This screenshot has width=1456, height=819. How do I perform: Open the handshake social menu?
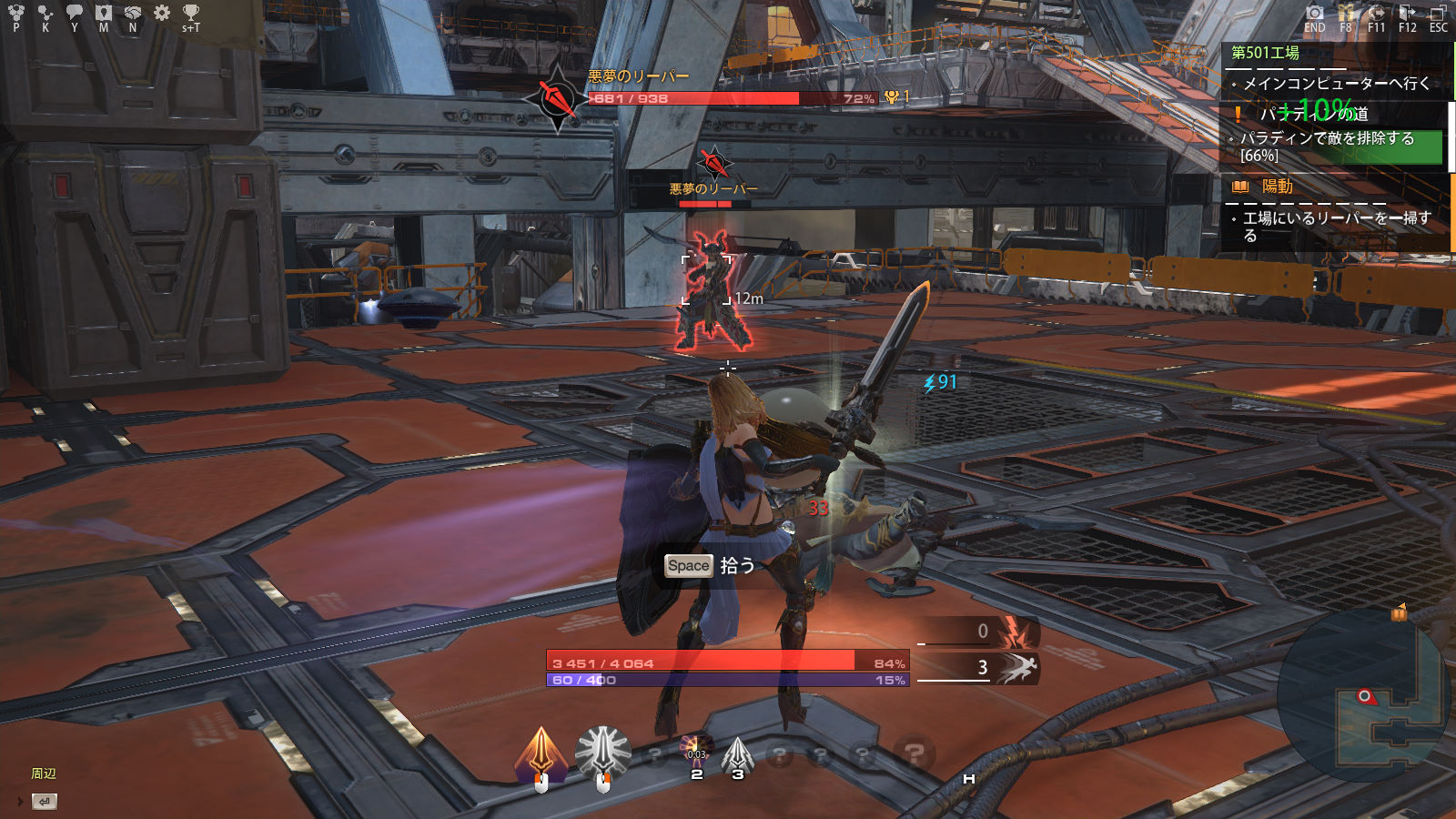click(133, 13)
